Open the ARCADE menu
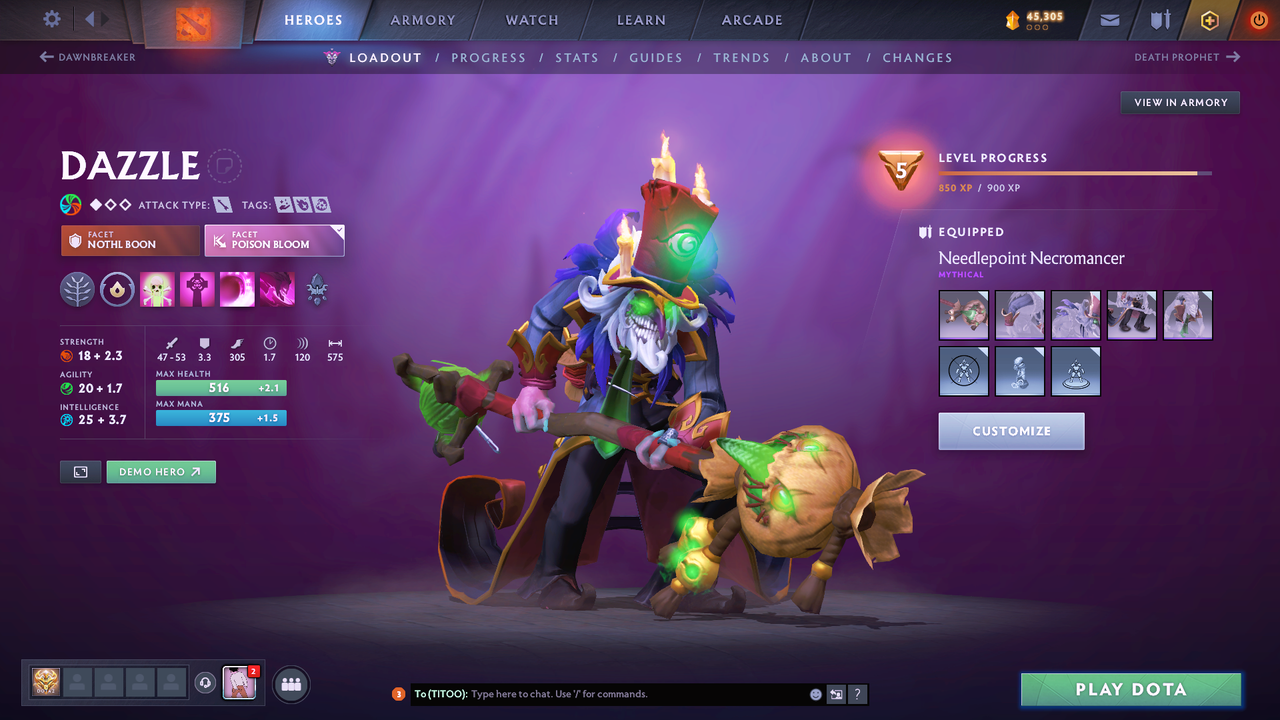Image resolution: width=1280 pixels, height=720 pixels. pos(751,20)
